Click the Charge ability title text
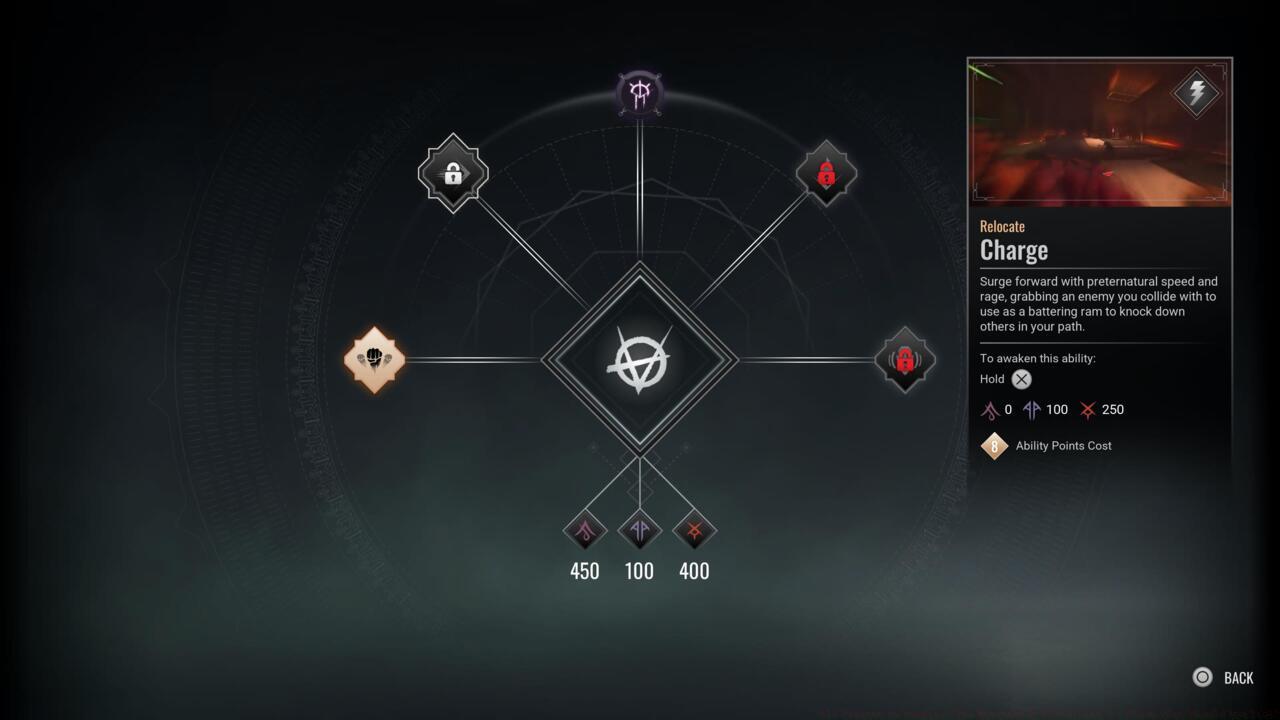The image size is (1280, 720). point(1013,250)
